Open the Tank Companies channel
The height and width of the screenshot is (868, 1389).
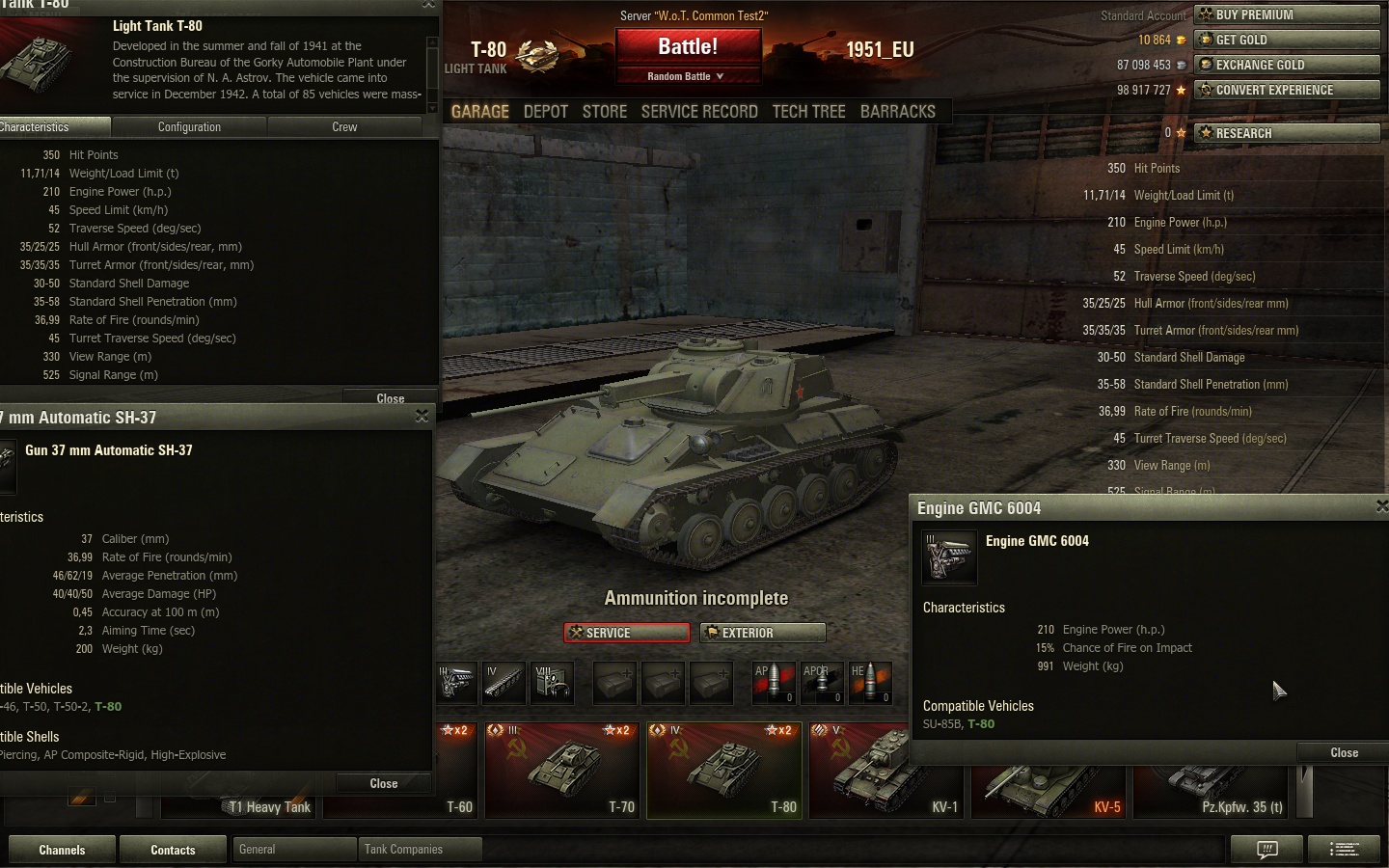(x=420, y=850)
